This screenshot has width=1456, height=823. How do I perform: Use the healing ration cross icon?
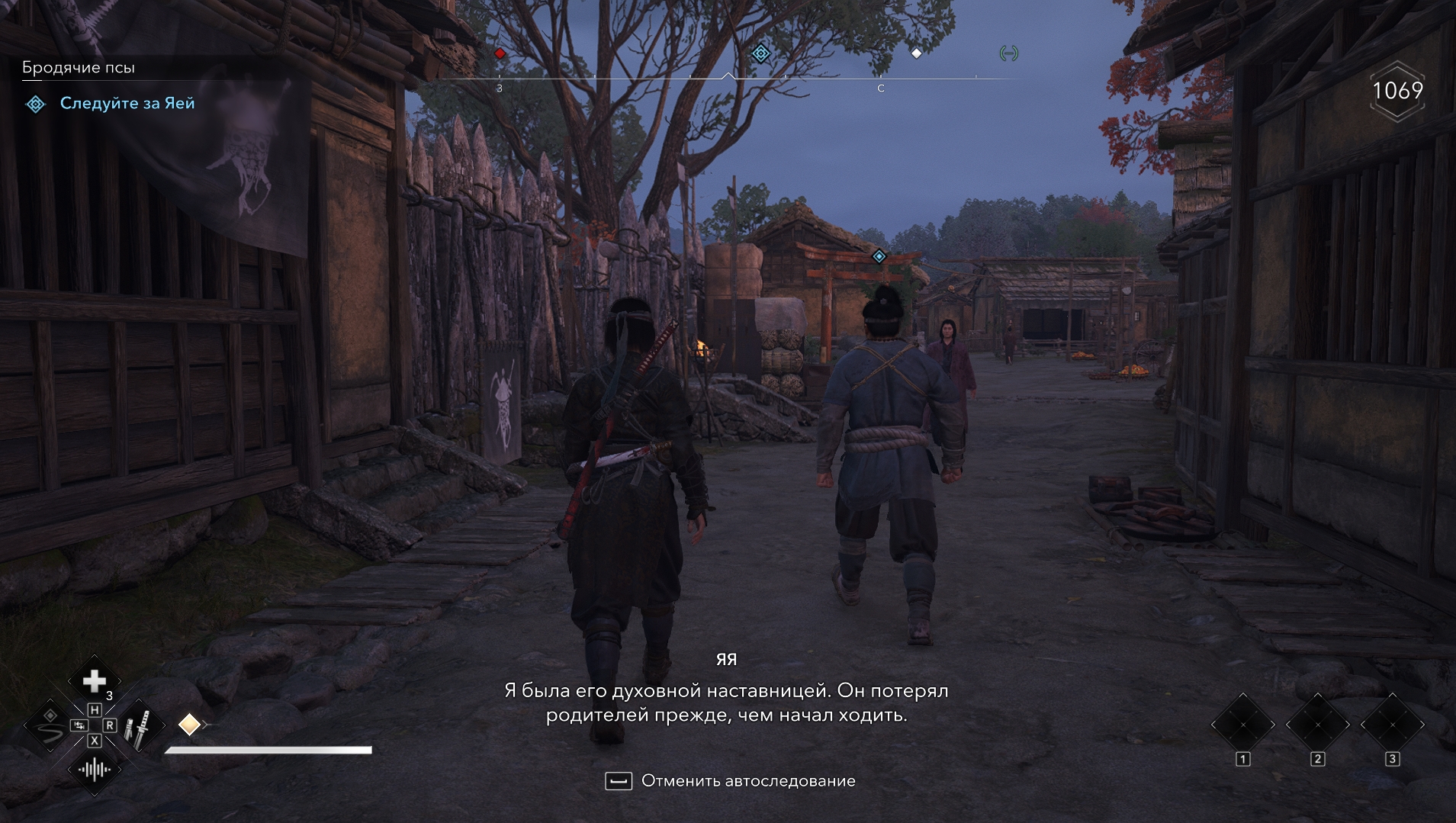[94, 680]
